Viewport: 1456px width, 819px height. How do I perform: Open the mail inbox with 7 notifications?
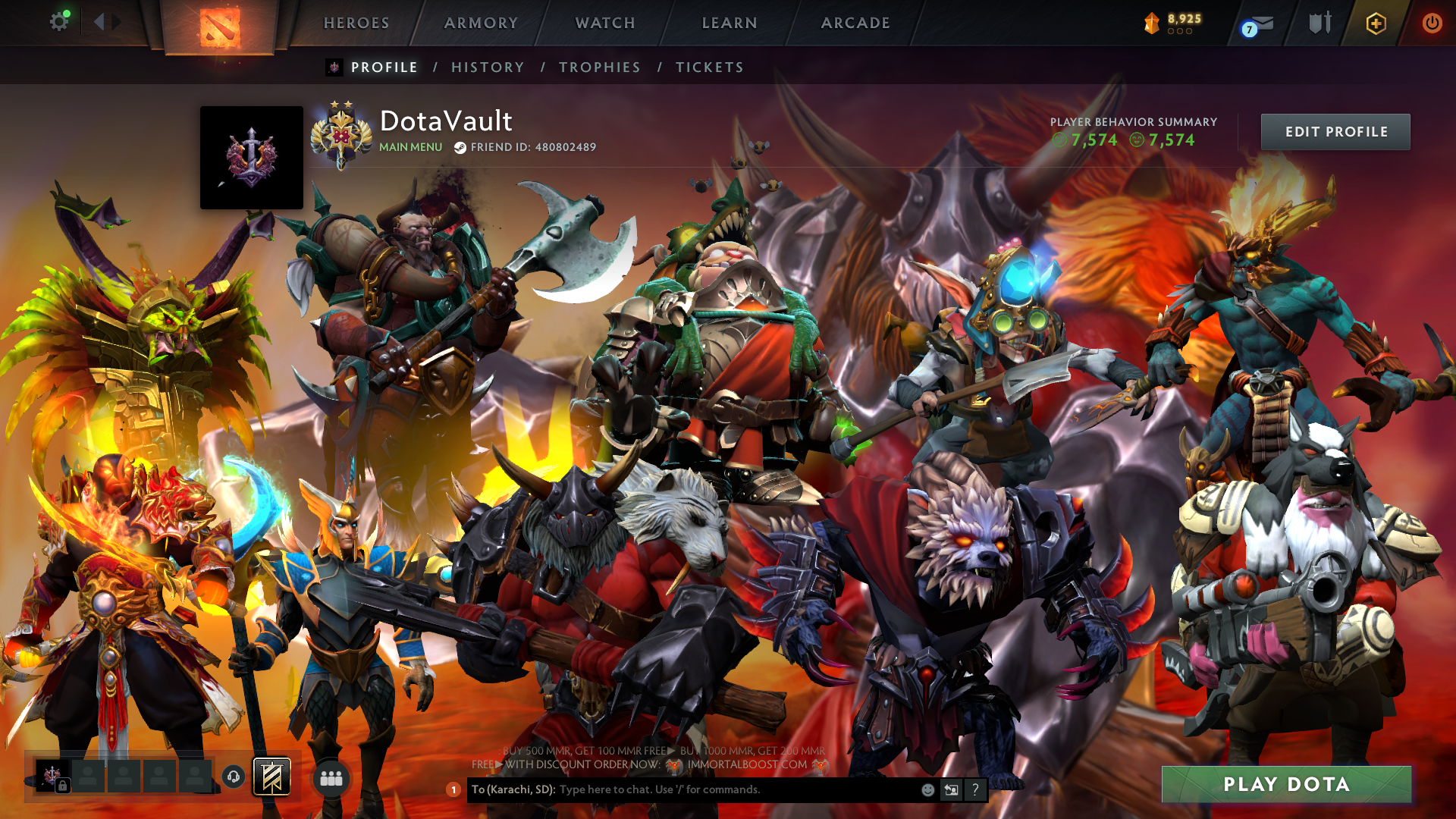[x=1257, y=25]
